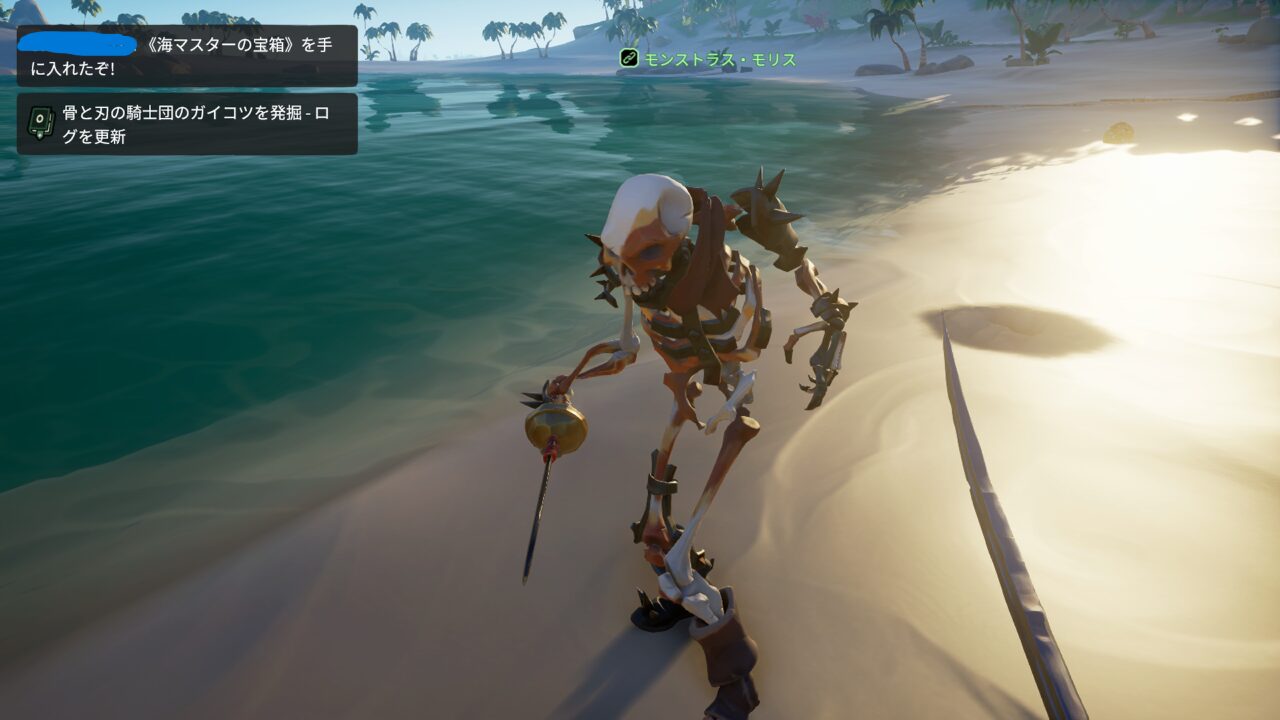This screenshot has width=1280, height=720.
Task: Select the Sea Master's chest pickup notification
Action: [187, 56]
